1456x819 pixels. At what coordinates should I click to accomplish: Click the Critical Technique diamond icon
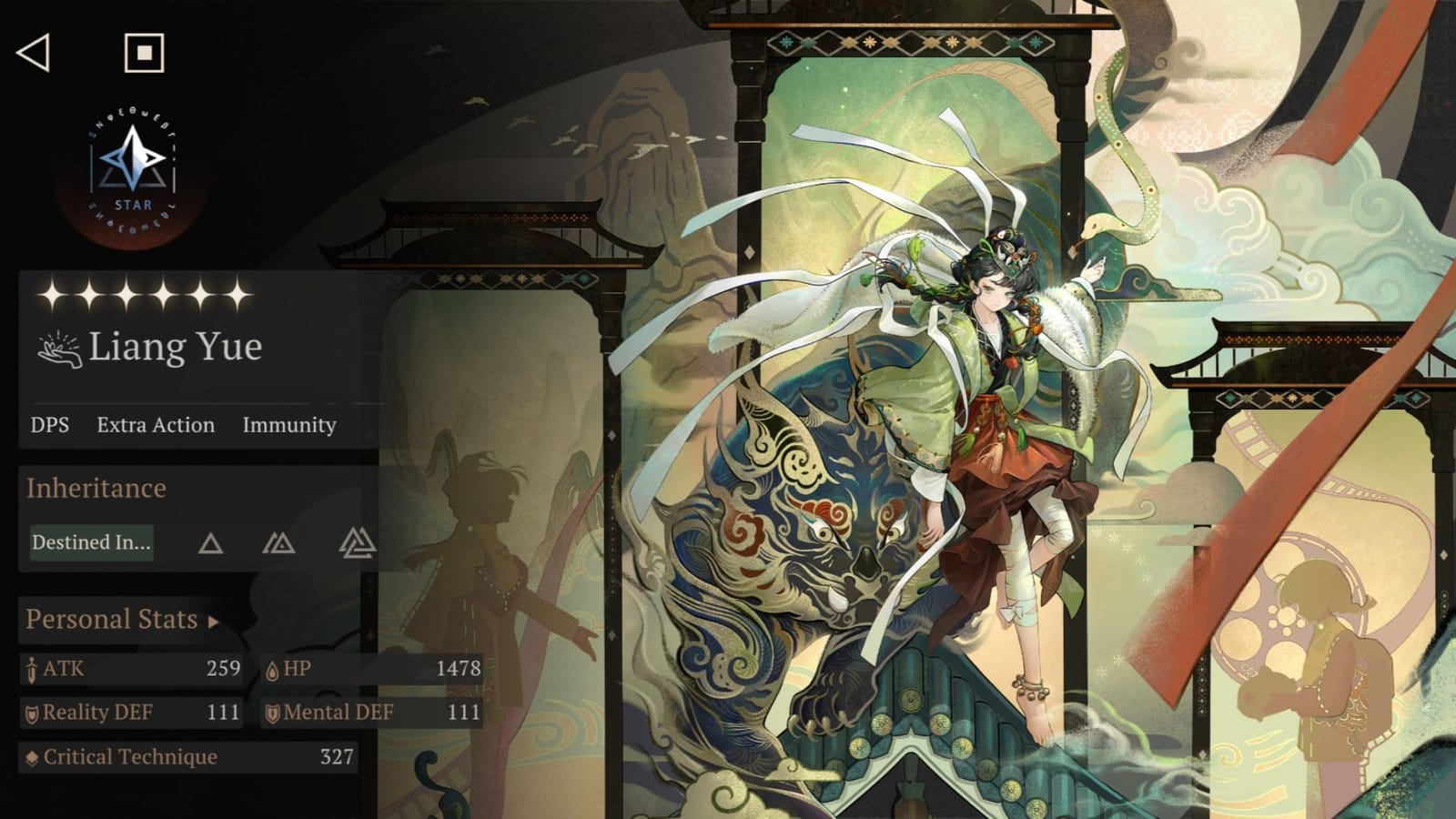[x=33, y=756]
